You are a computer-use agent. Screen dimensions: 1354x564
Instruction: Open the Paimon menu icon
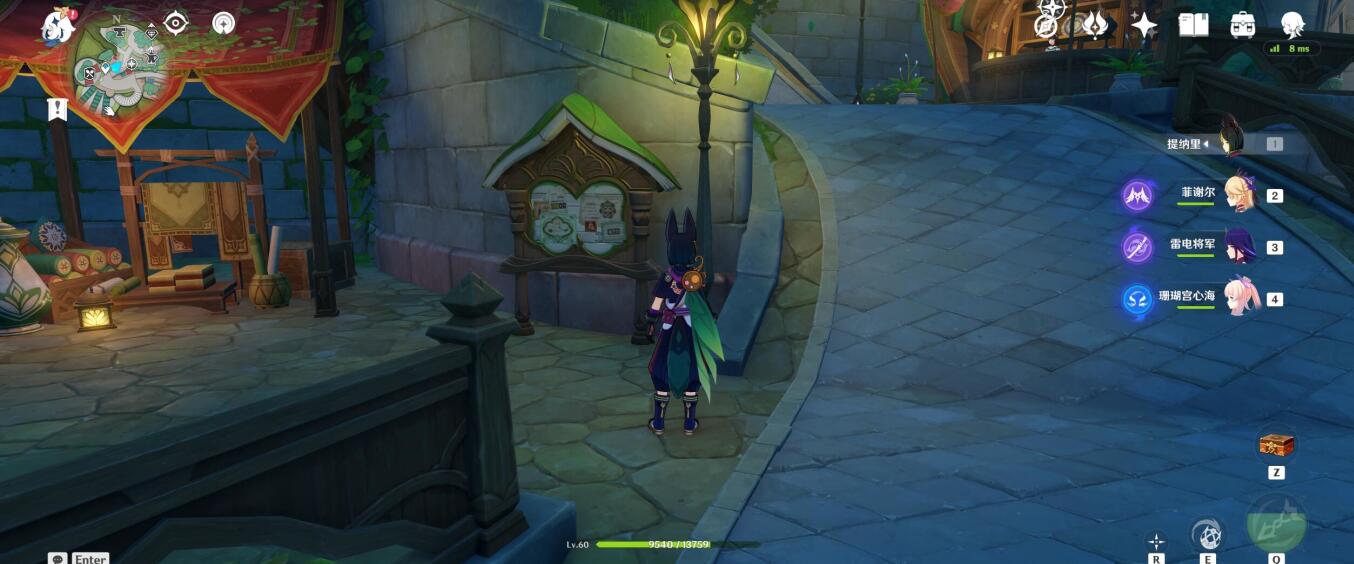pyautogui.click(x=58, y=25)
